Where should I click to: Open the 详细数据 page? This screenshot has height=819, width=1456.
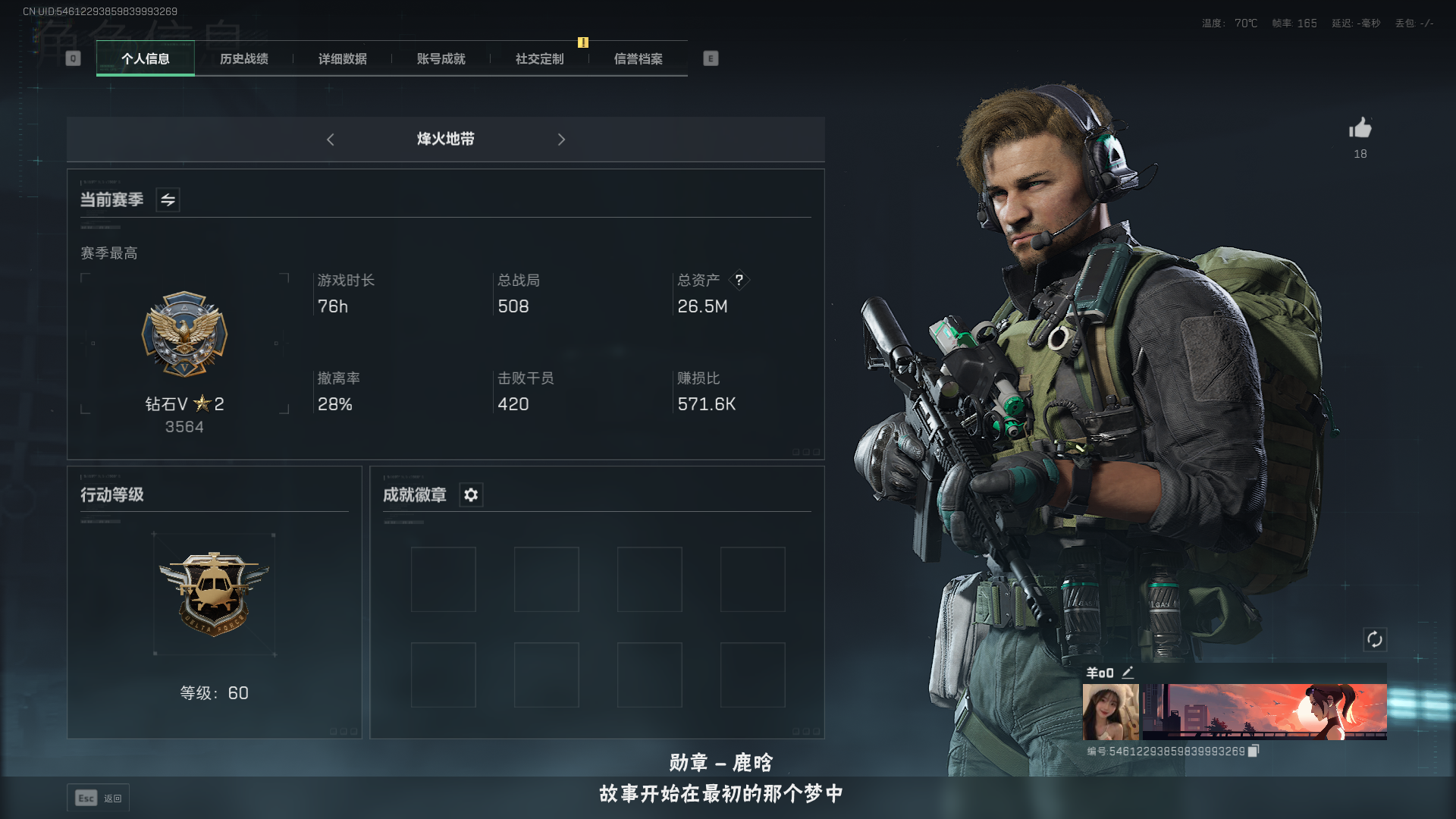coord(342,58)
